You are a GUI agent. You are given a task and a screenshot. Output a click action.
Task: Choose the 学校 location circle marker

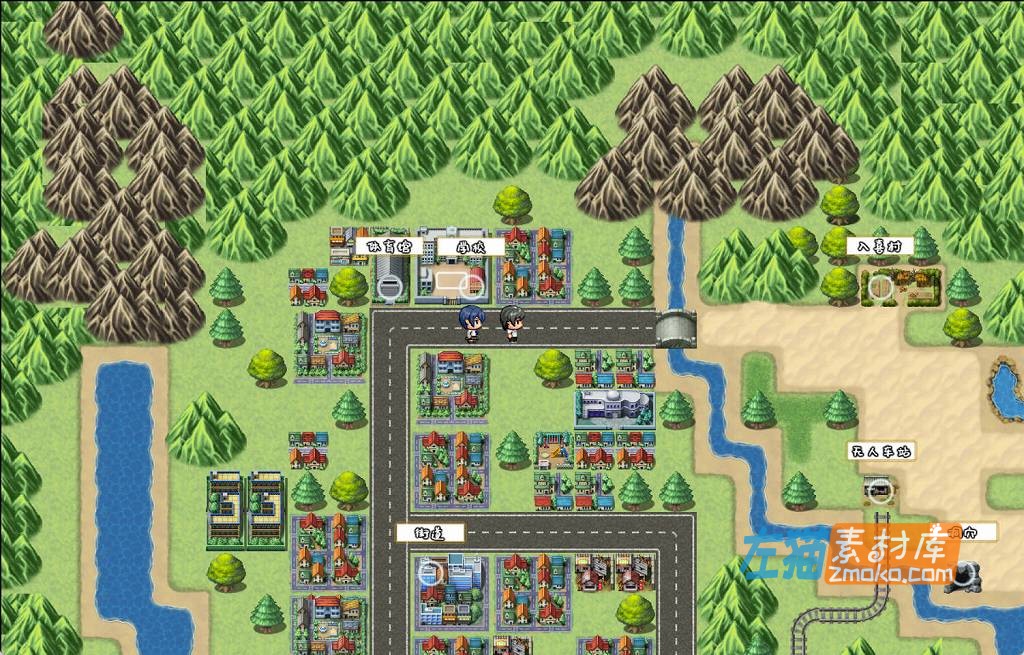point(470,288)
